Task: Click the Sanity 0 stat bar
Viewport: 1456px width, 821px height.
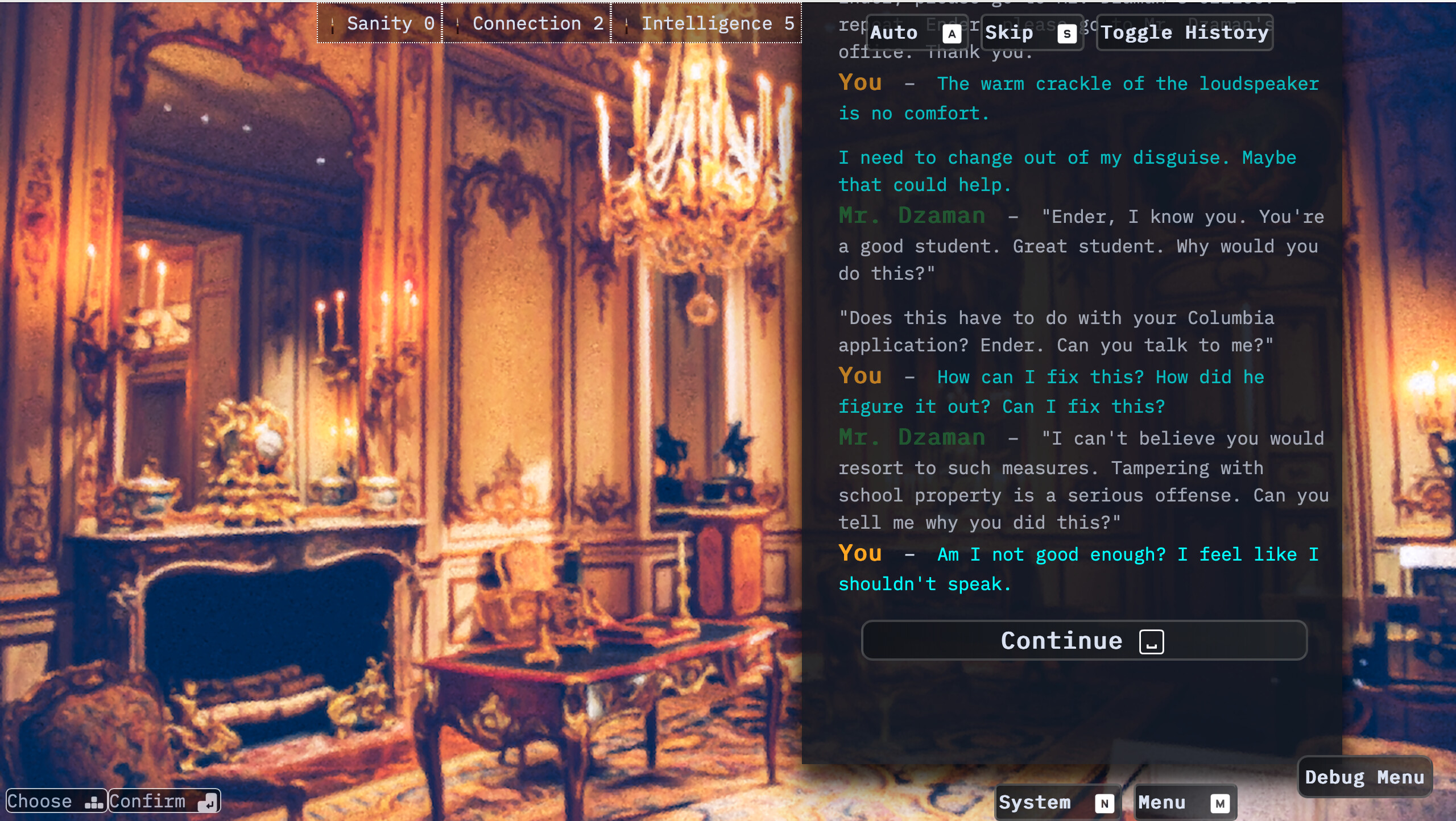Action: (379, 23)
